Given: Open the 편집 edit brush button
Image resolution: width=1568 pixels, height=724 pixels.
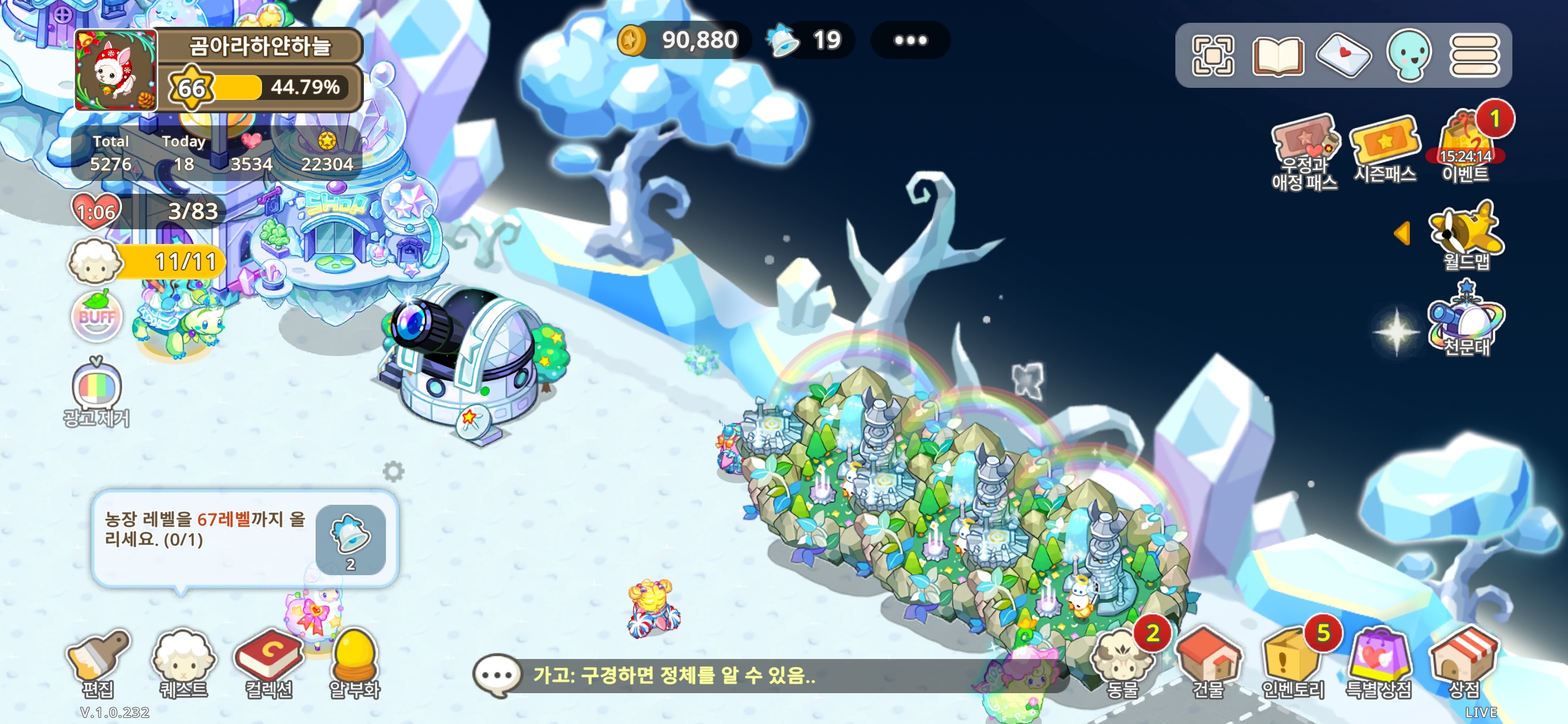Looking at the screenshot, I should 98,660.
